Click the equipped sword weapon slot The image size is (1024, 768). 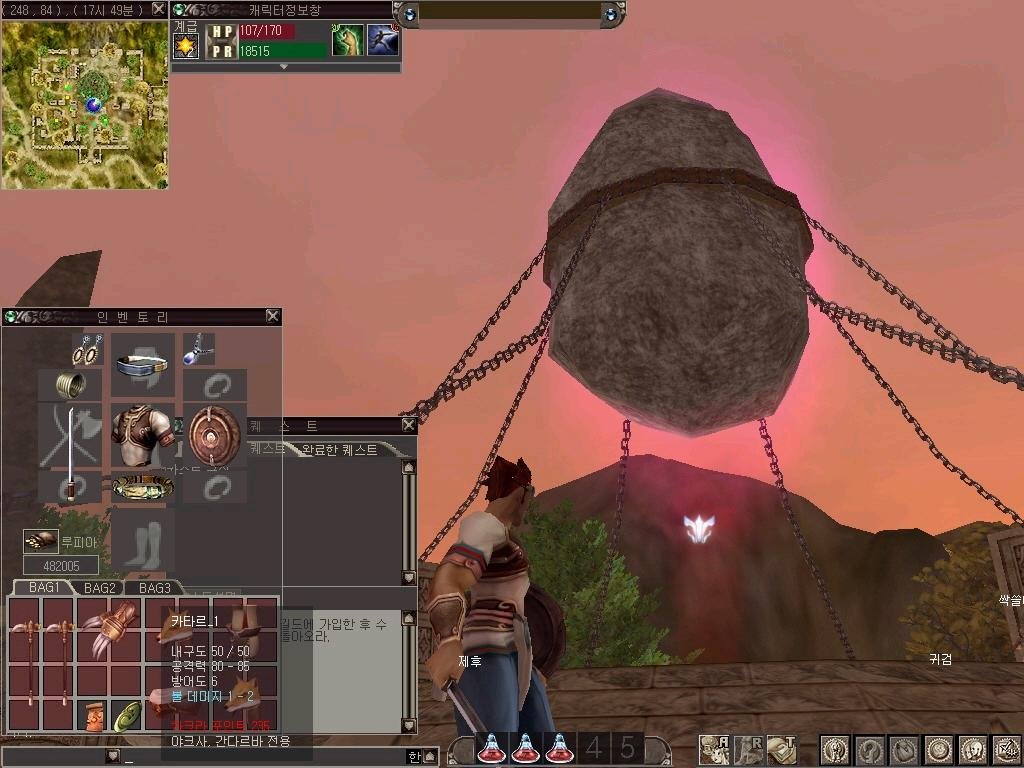[x=71, y=452]
